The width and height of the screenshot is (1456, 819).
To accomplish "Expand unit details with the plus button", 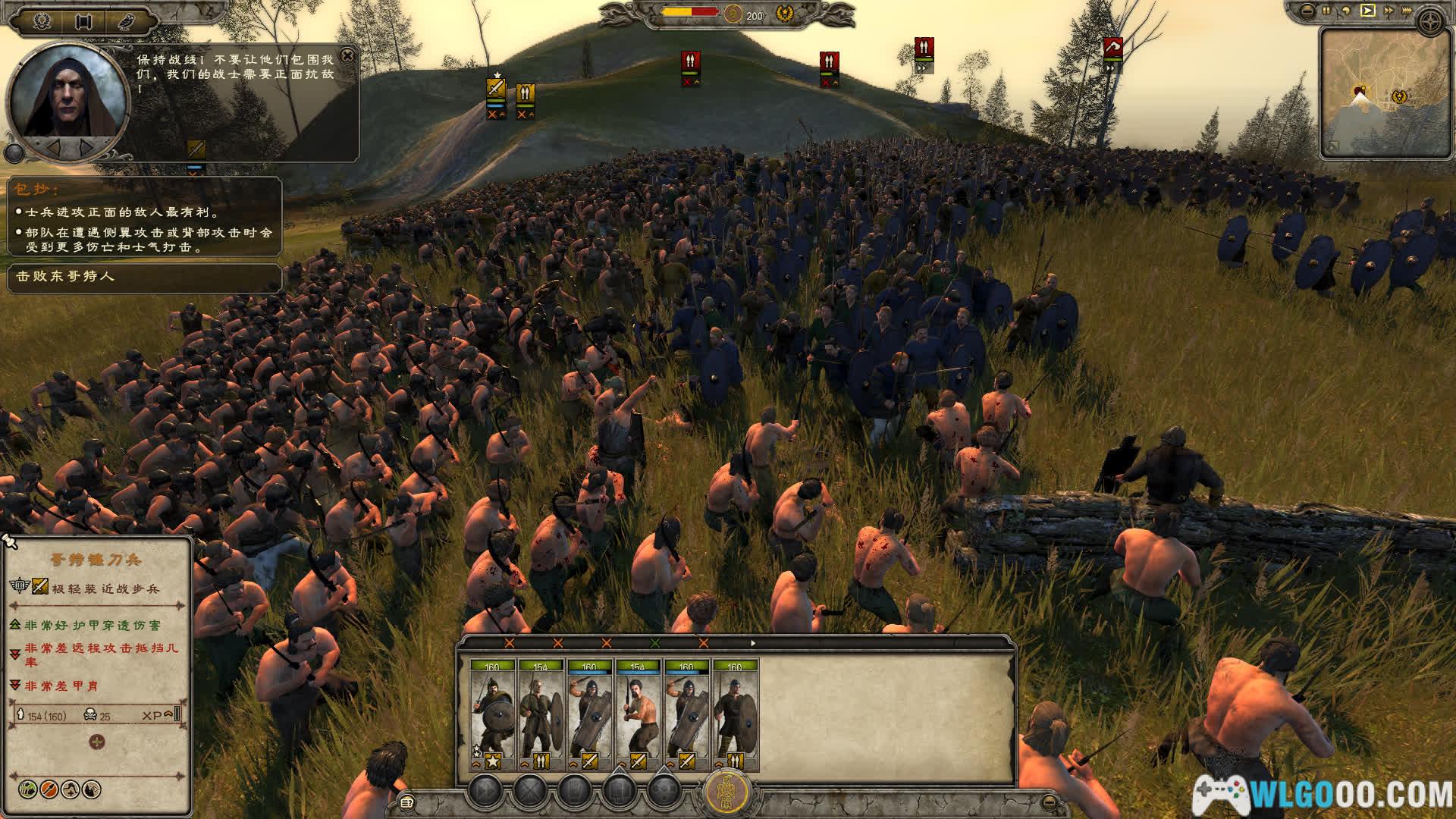I will click(x=97, y=742).
